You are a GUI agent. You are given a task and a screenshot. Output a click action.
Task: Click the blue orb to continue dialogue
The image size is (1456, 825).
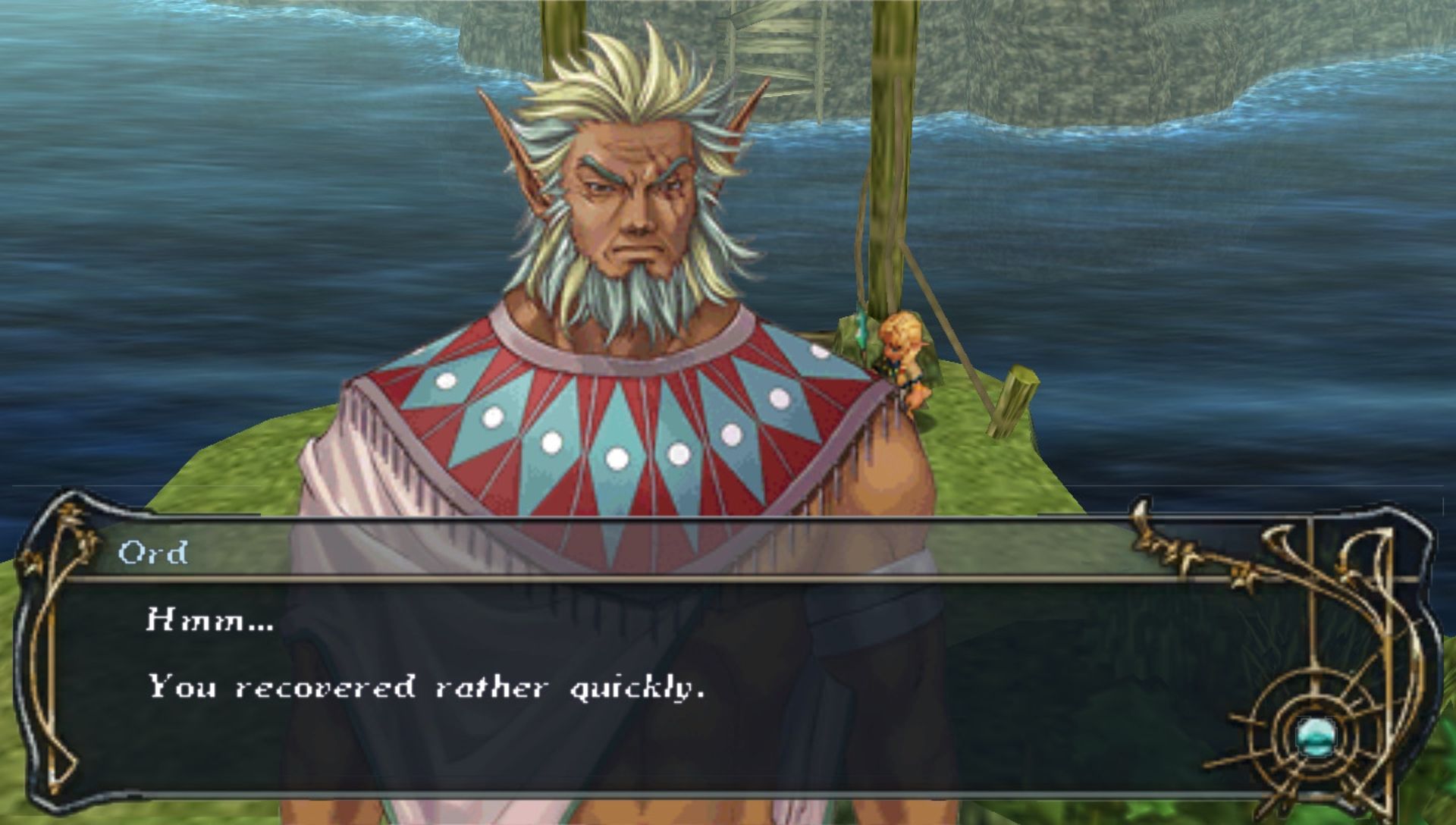pyautogui.click(x=1313, y=736)
